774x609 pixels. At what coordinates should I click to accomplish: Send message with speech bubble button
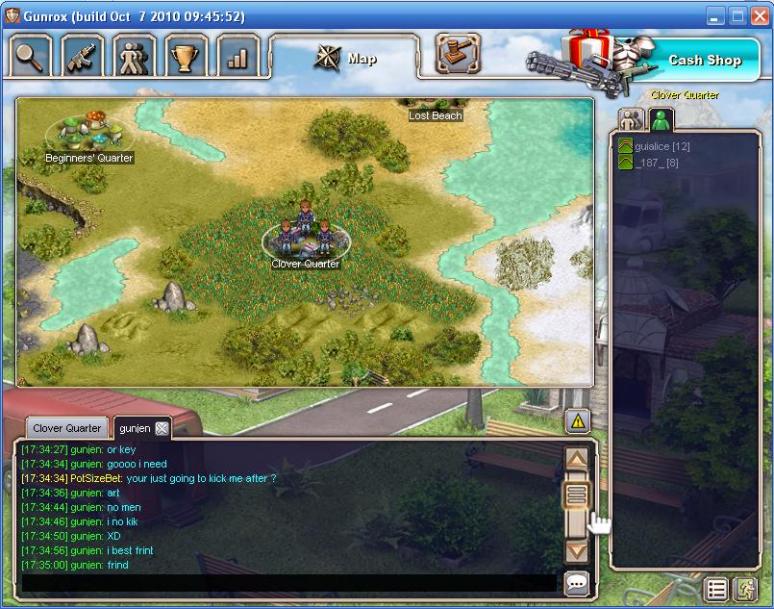(x=576, y=582)
